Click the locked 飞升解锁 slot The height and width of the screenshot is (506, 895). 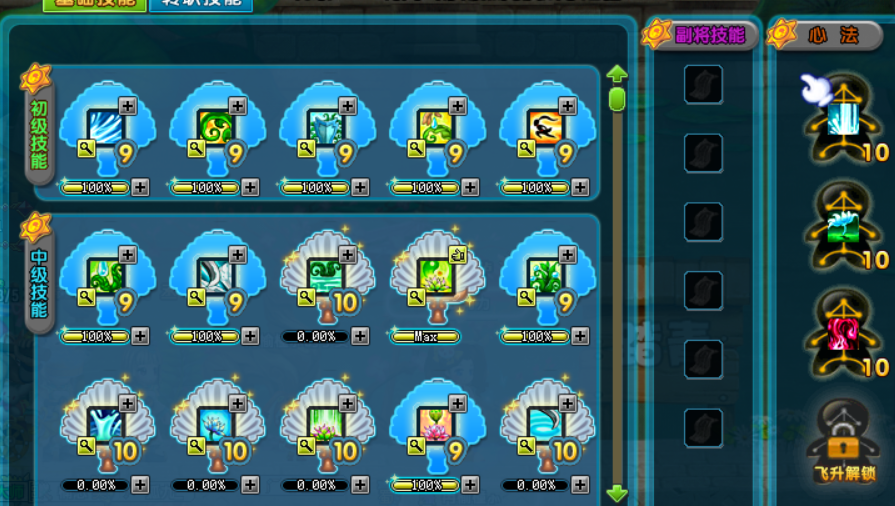click(843, 440)
